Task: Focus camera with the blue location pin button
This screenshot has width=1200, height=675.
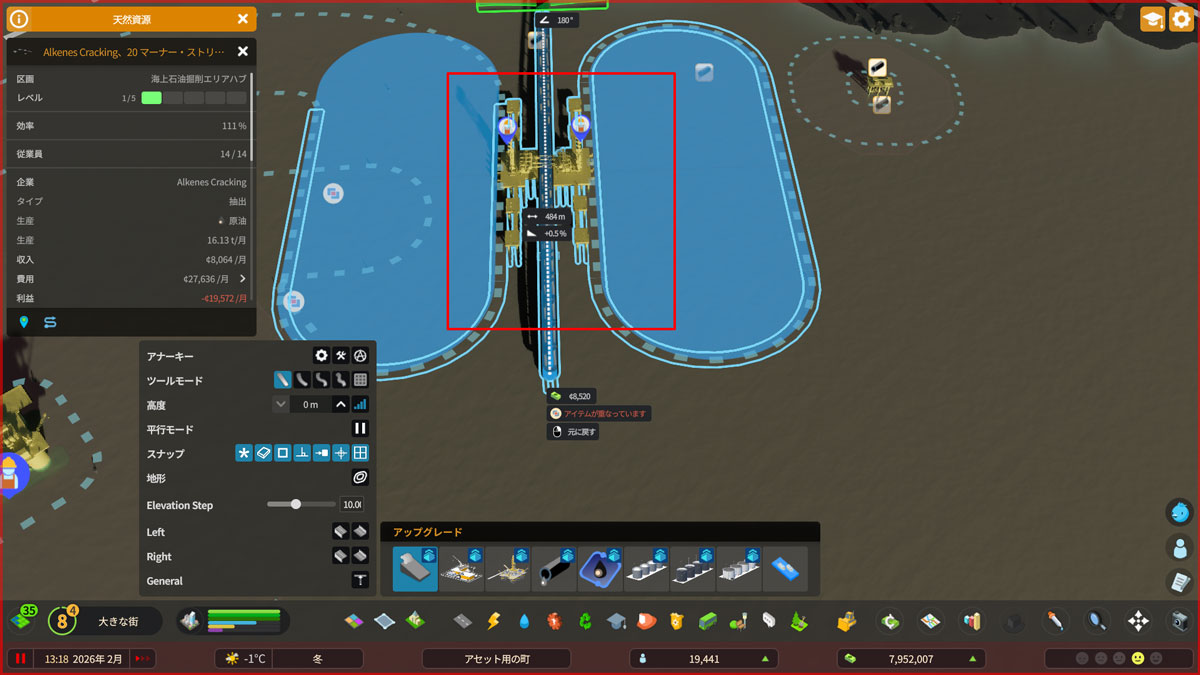Action: (24, 322)
